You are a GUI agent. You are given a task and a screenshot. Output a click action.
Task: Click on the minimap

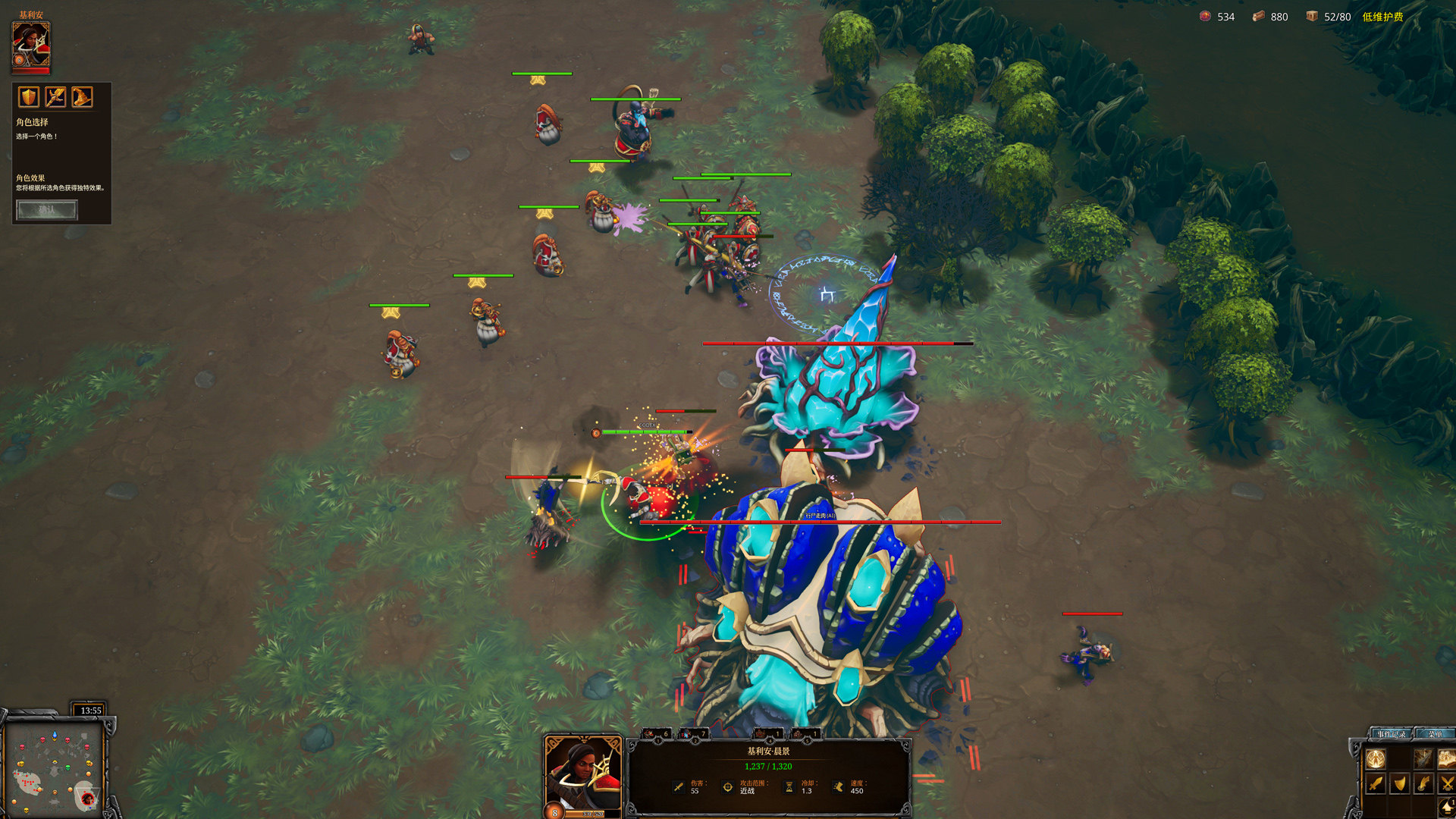[53, 766]
